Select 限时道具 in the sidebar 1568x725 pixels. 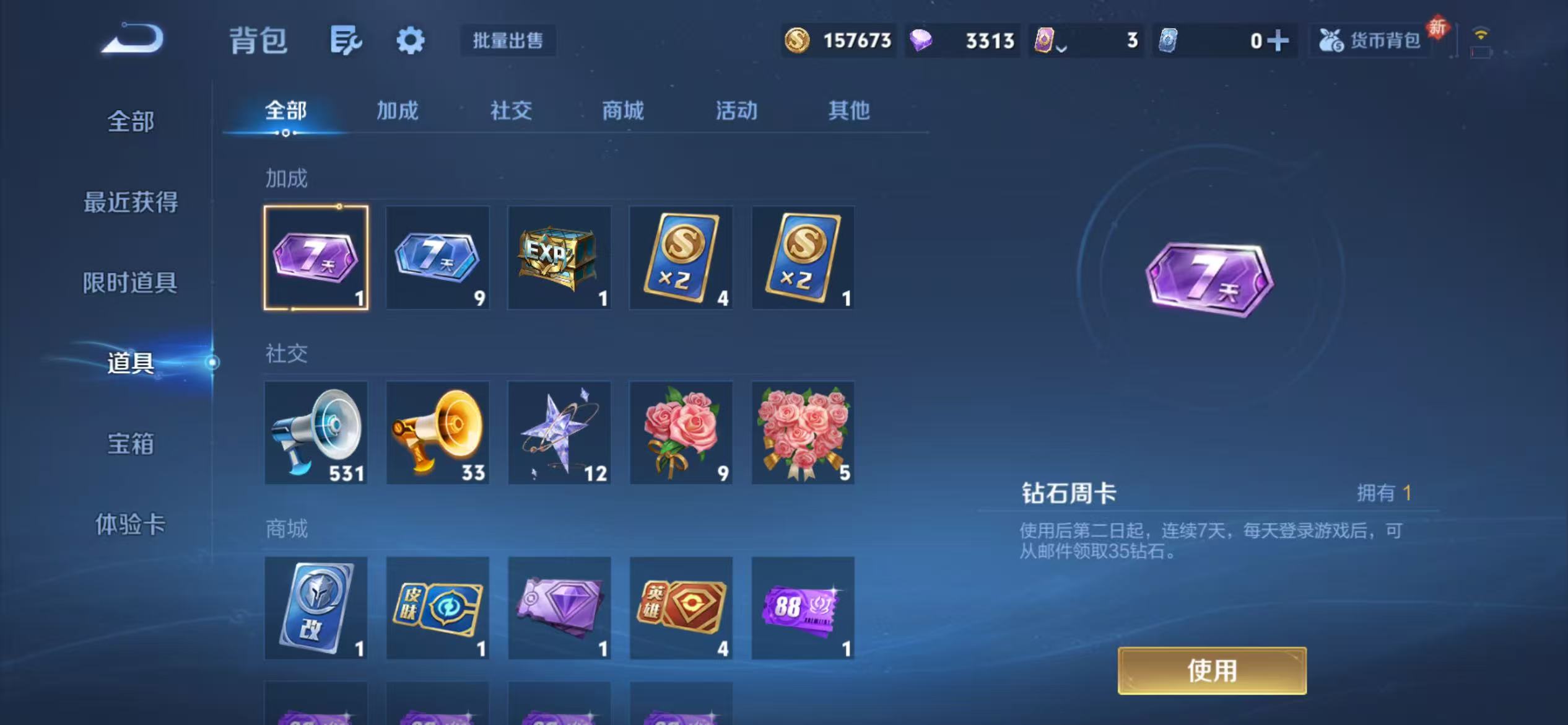130,283
